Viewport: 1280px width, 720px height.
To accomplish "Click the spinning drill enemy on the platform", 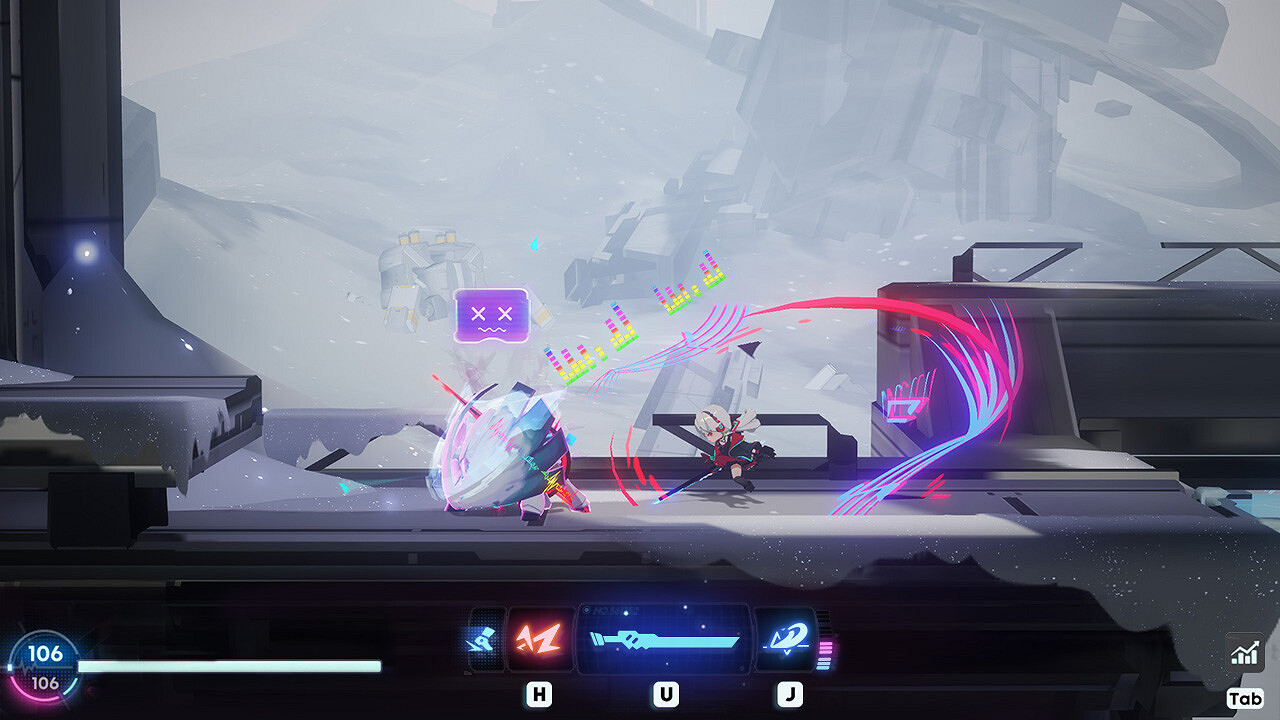I will click(510, 450).
